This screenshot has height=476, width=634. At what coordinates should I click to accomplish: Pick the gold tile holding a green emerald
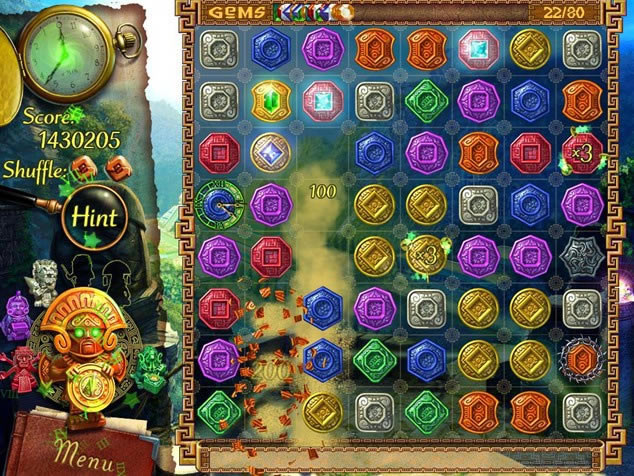[x=270, y=100]
